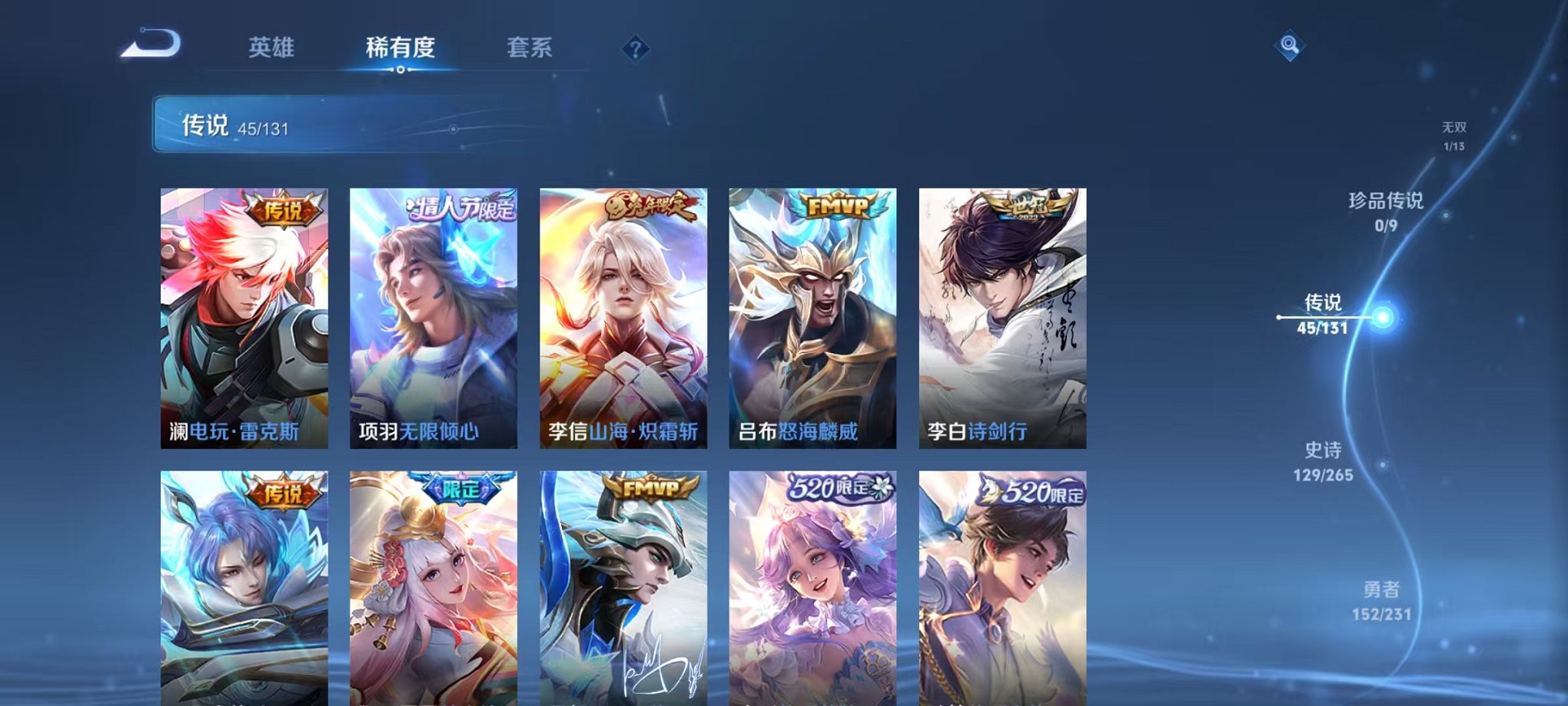Click the FMVP badge on 吕布's skin card

coord(836,205)
